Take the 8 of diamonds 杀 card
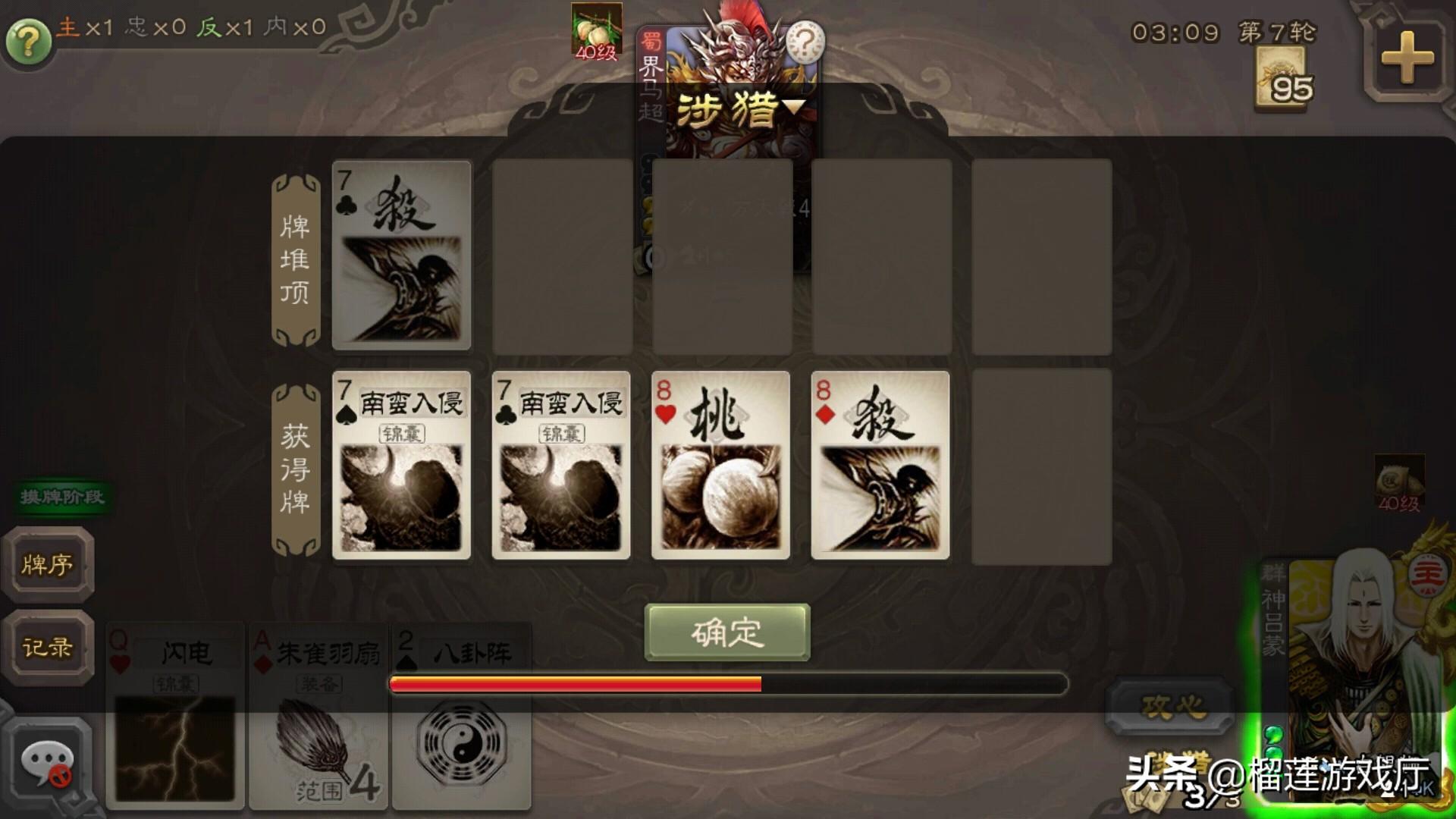Image resolution: width=1456 pixels, height=819 pixels. pos(880,465)
